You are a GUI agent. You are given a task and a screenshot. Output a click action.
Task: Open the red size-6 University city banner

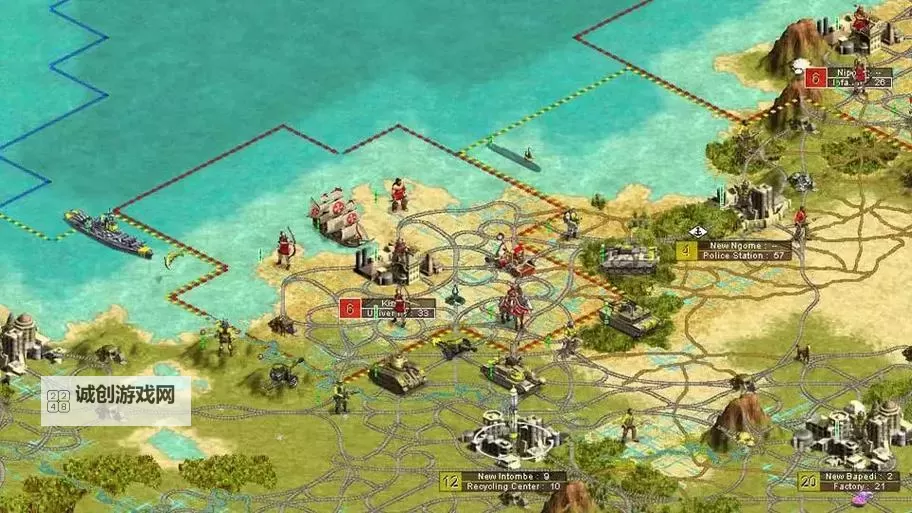point(388,308)
